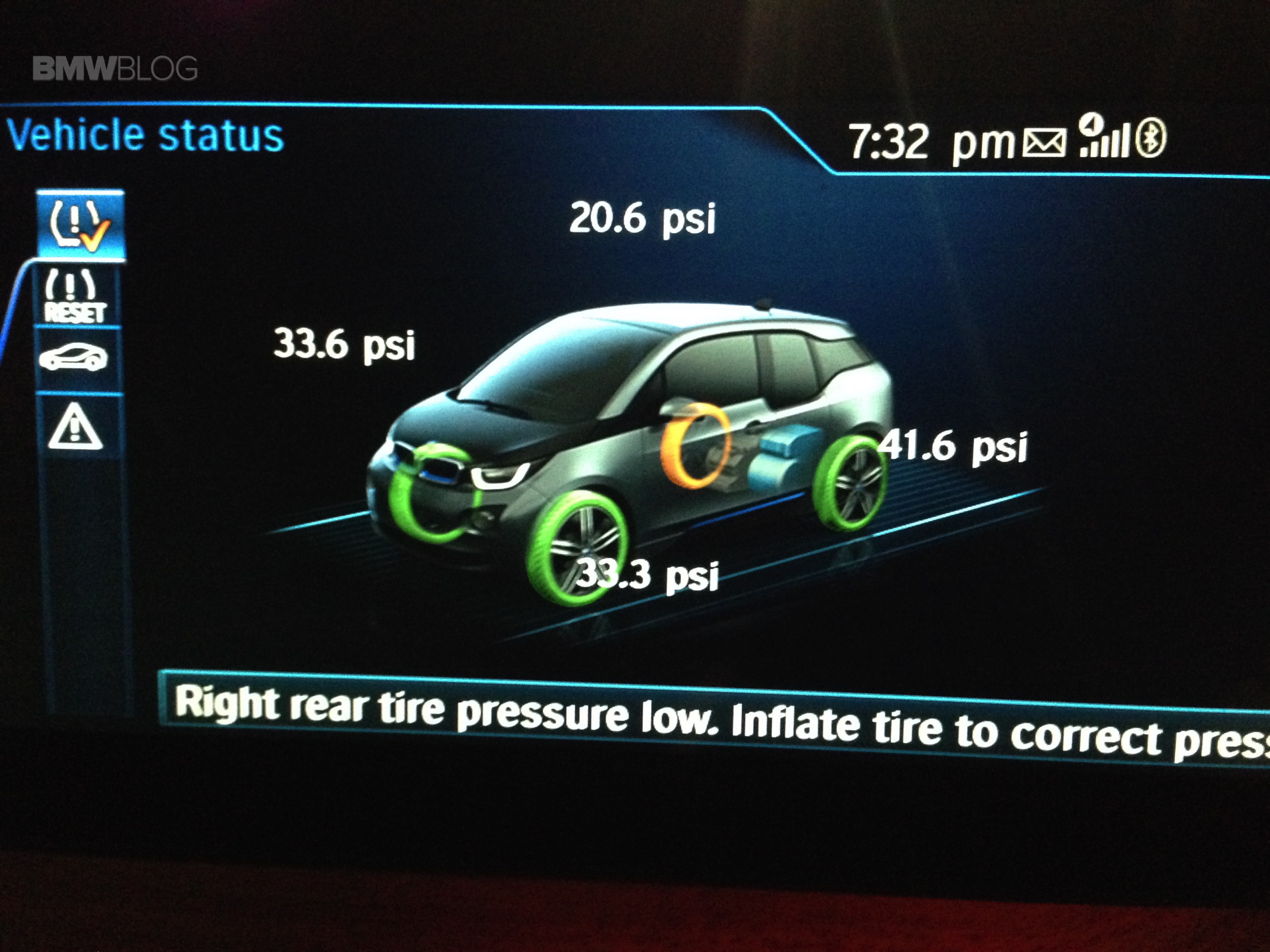Viewport: 1270px width, 952px height.
Task: Show the warning triangle check messages
Action: point(75,426)
